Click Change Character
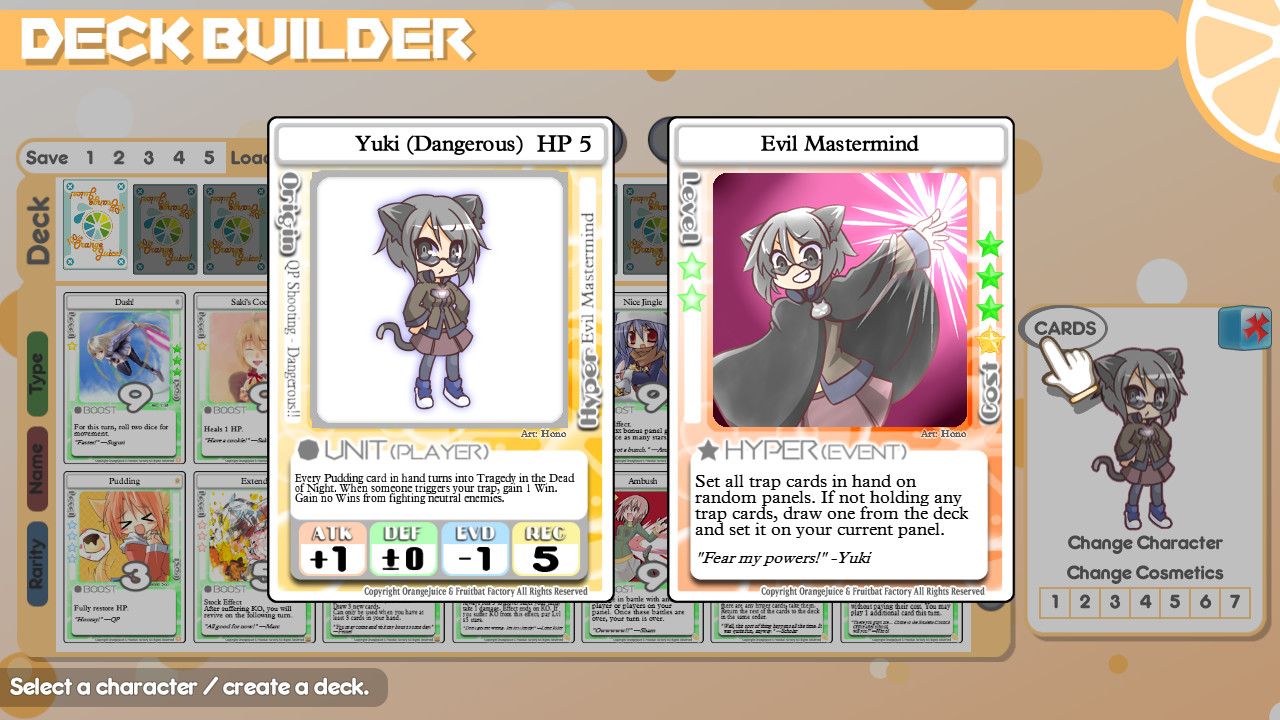The image size is (1280, 720). [1145, 543]
